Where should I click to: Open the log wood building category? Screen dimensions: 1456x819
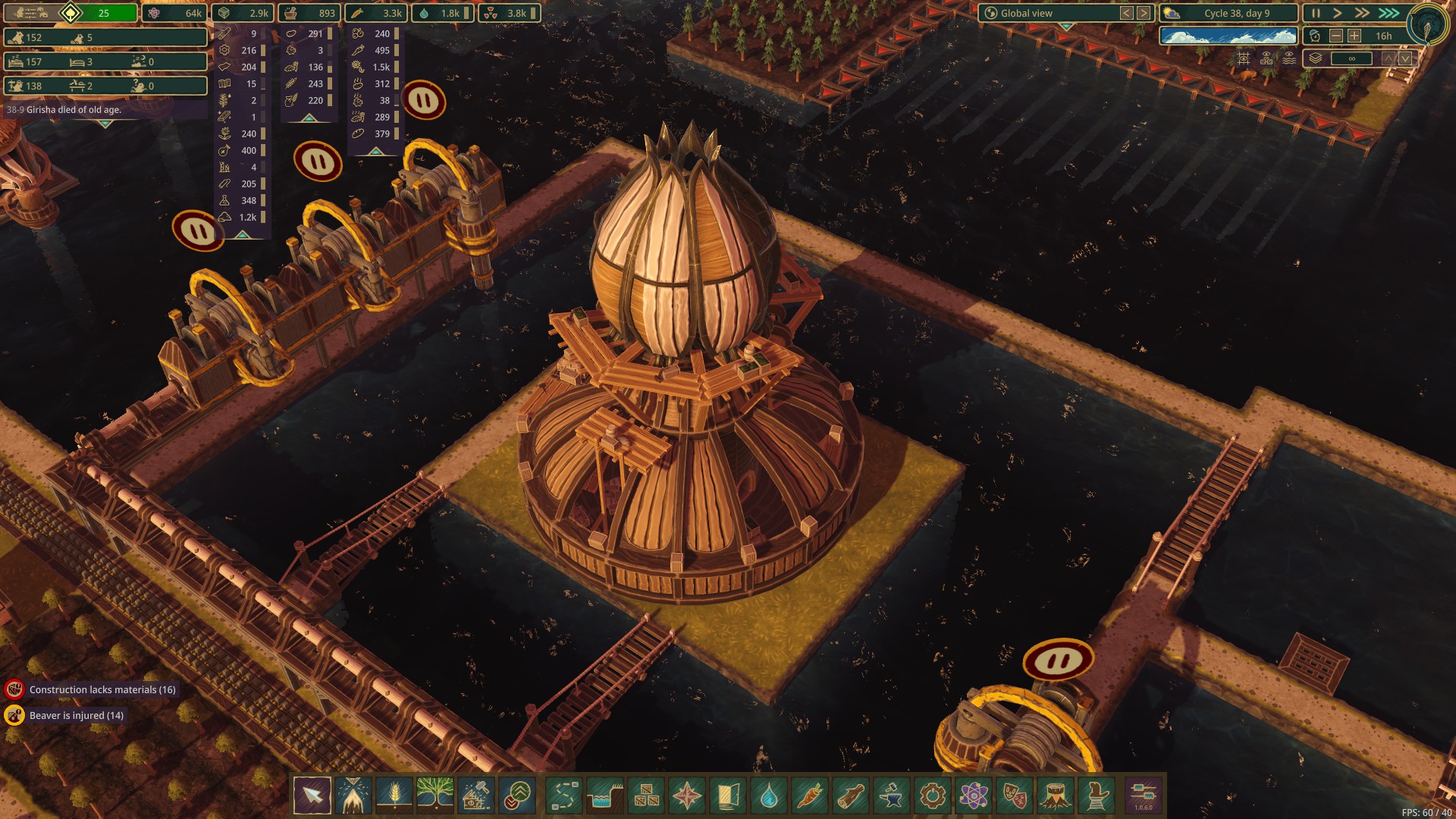(851, 796)
